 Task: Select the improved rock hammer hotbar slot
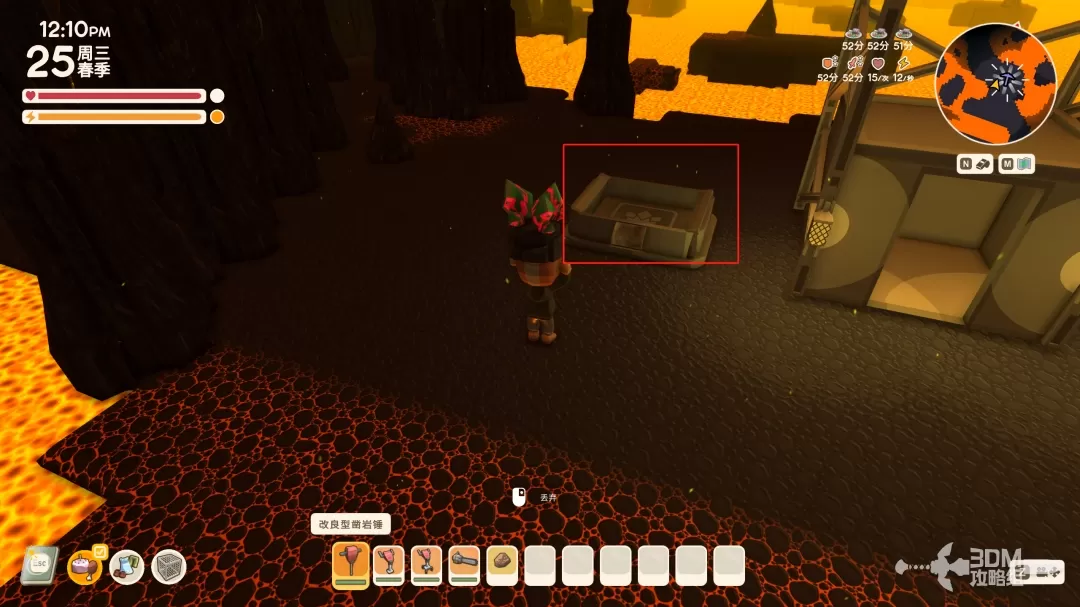[x=351, y=565]
